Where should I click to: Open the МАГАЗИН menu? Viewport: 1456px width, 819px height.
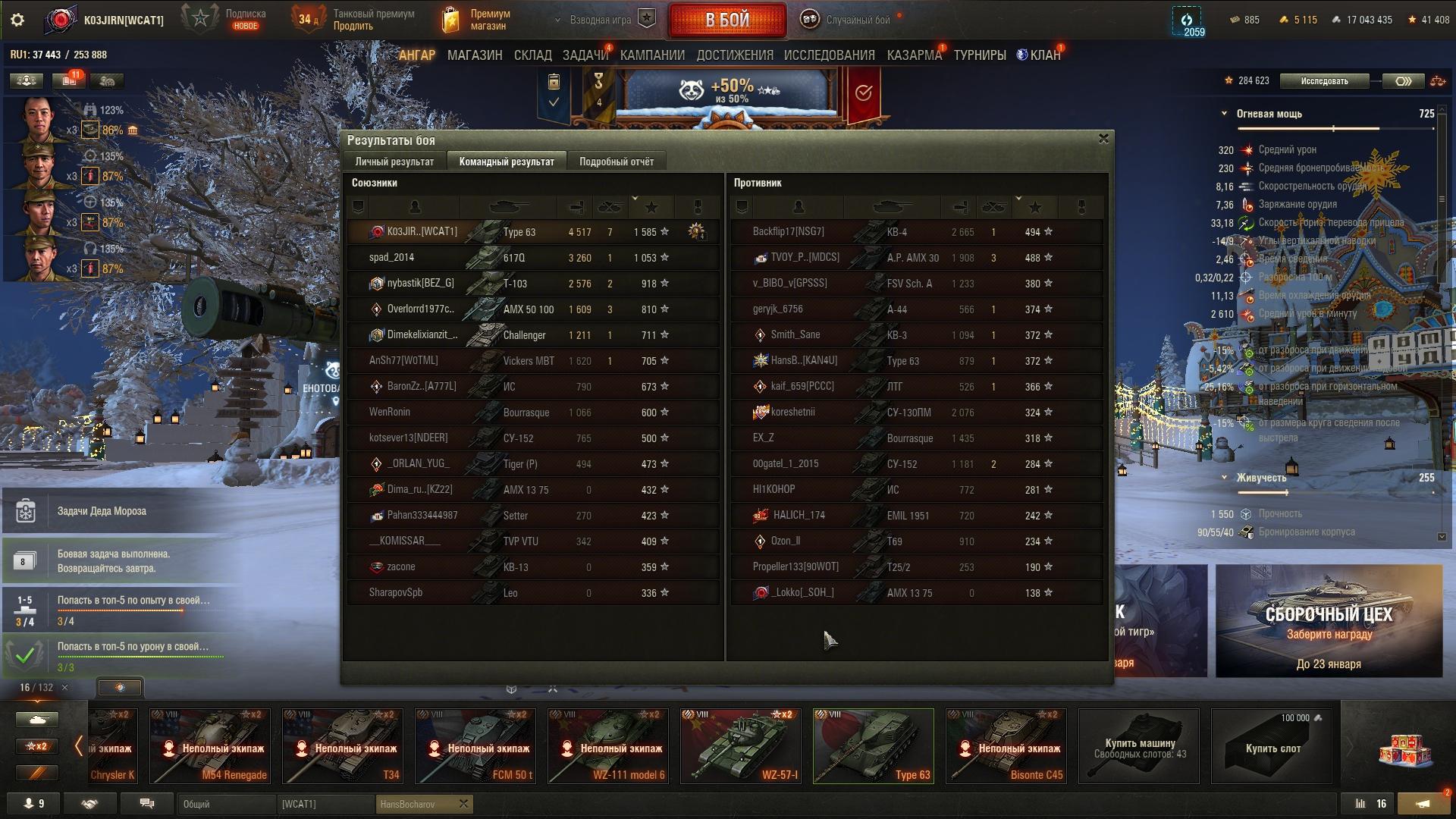coord(475,55)
